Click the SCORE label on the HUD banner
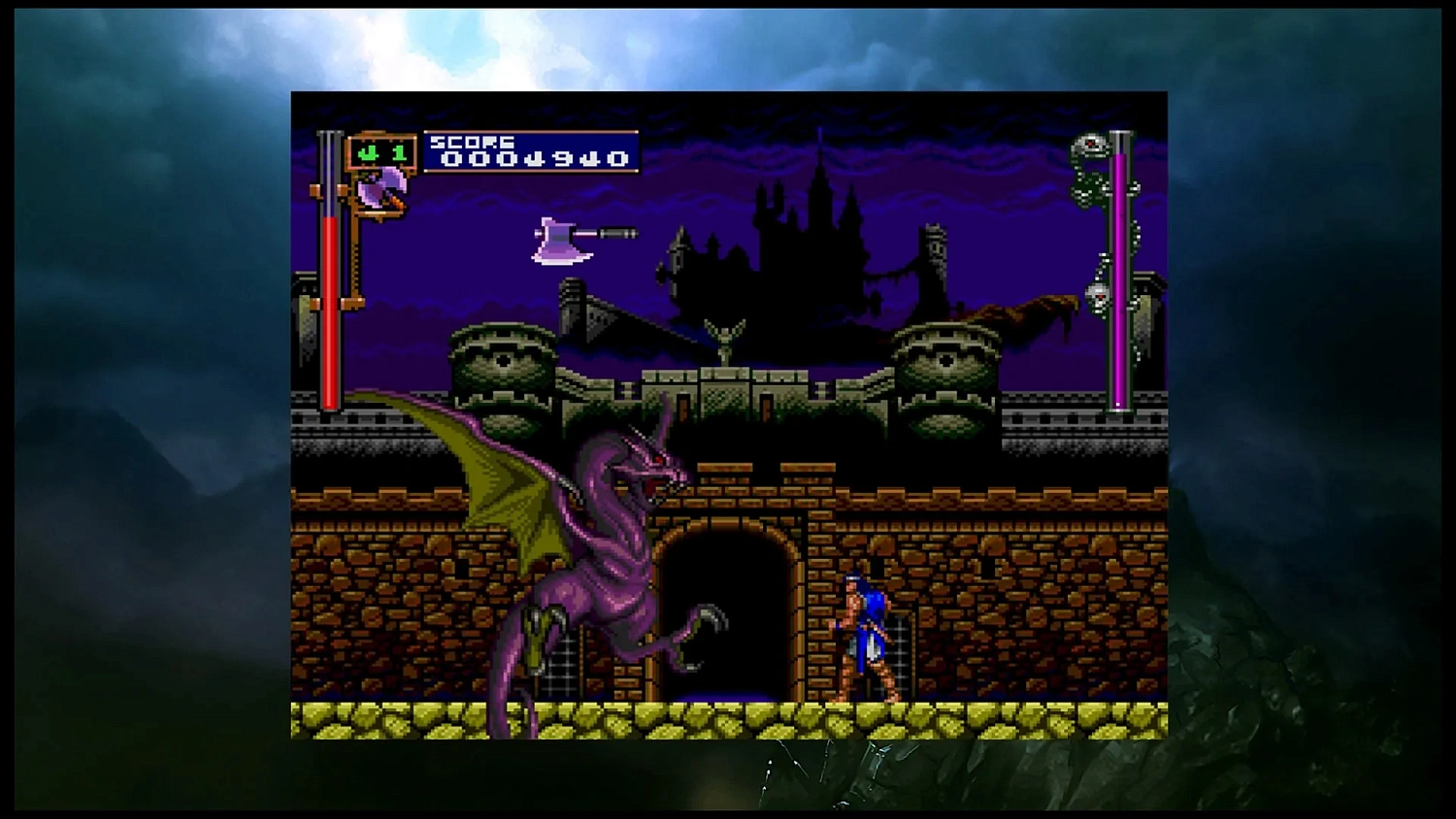Image resolution: width=1456 pixels, height=819 pixels. (473, 141)
